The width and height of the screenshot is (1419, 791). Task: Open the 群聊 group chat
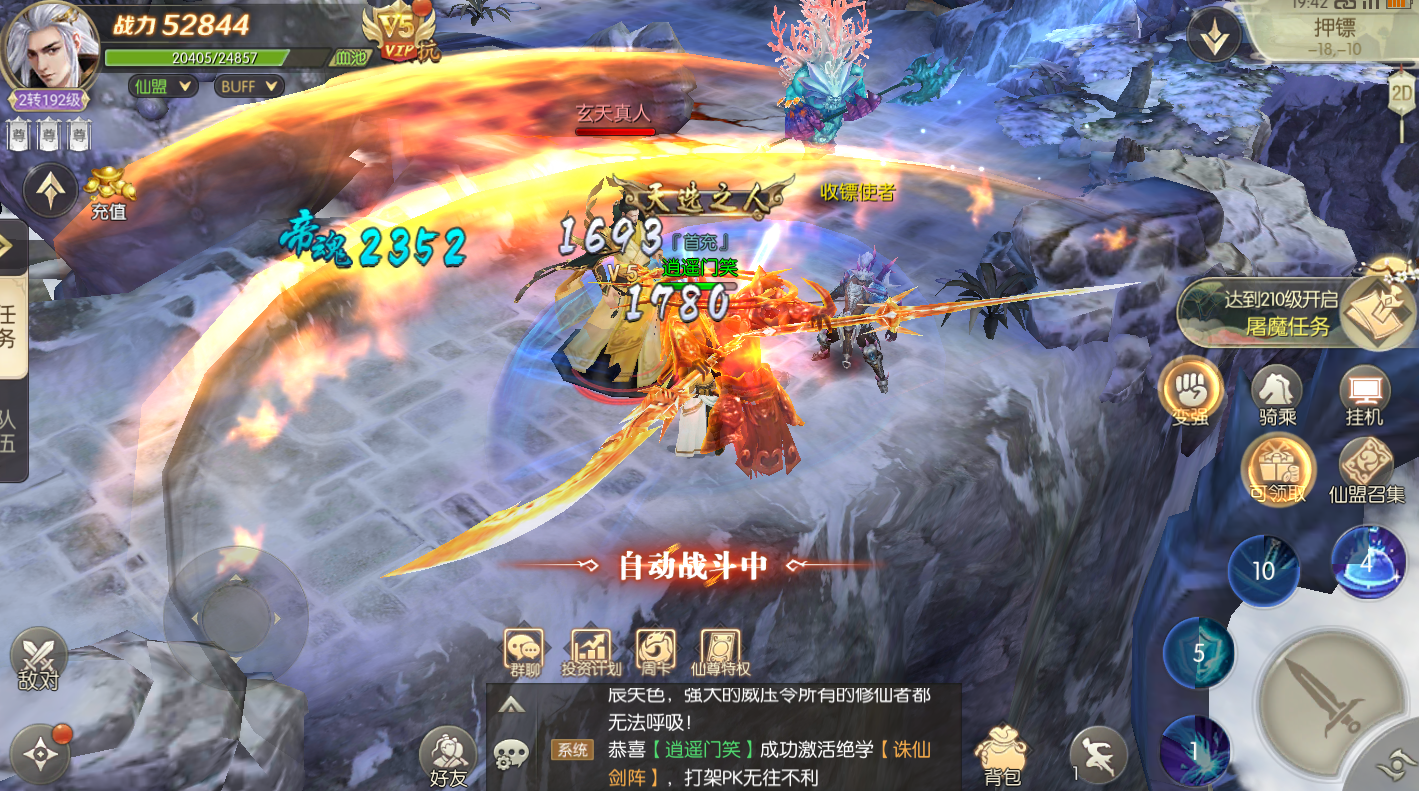[x=524, y=651]
